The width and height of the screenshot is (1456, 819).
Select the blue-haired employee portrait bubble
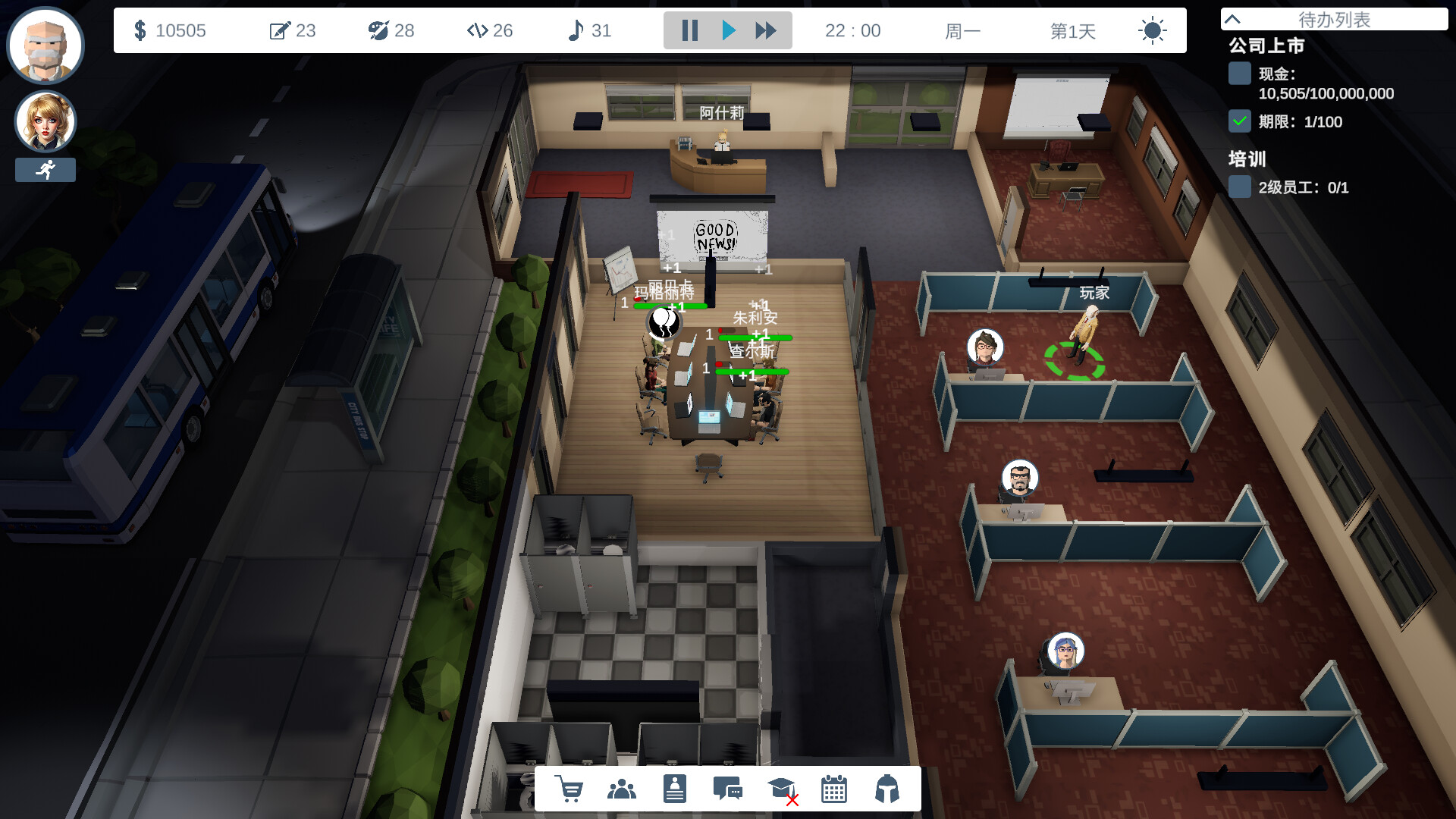tap(1065, 651)
